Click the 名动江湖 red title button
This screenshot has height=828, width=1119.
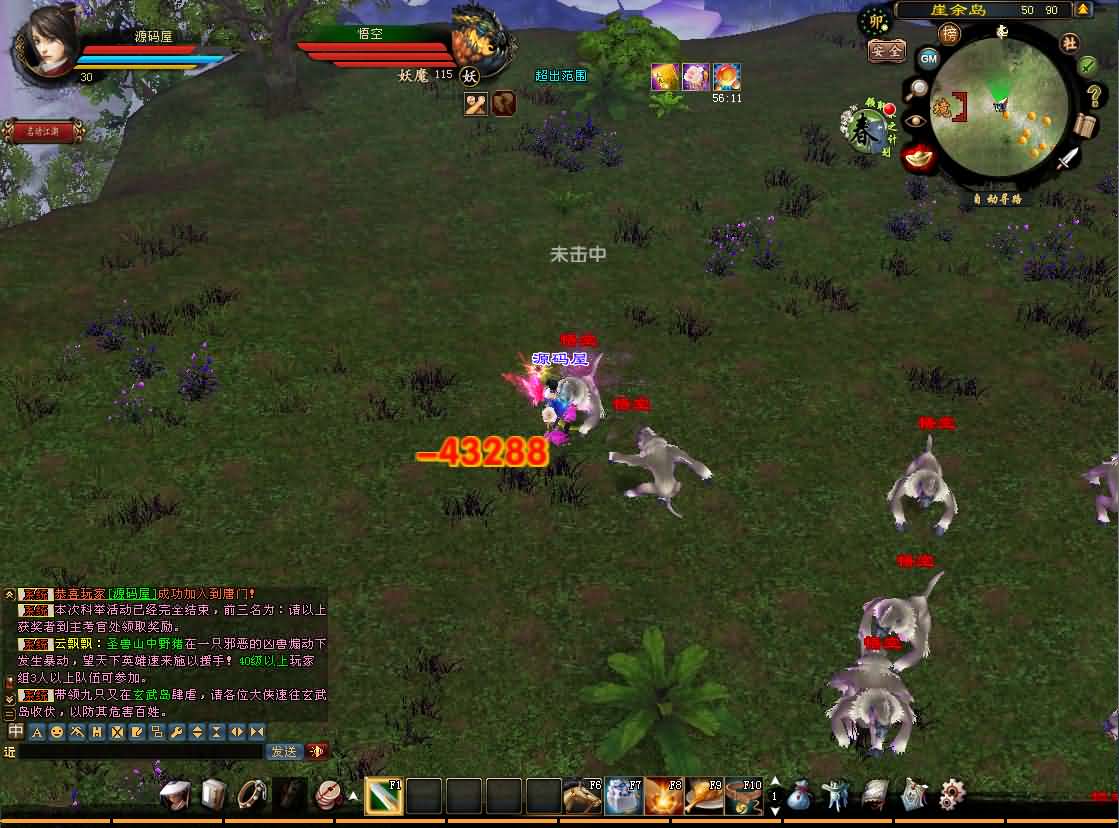click(42, 131)
